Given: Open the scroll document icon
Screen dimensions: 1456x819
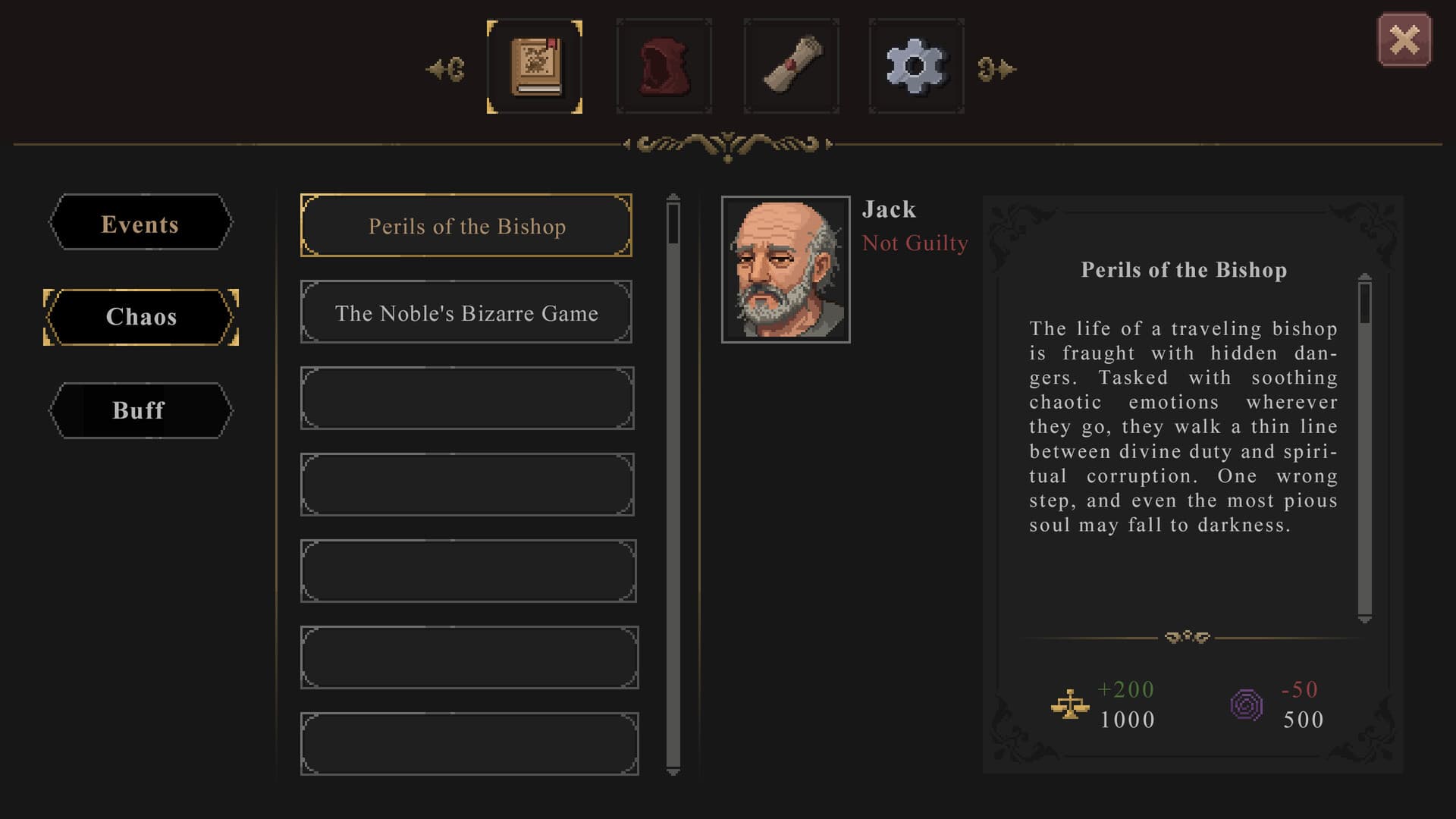Looking at the screenshot, I should 790,67.
